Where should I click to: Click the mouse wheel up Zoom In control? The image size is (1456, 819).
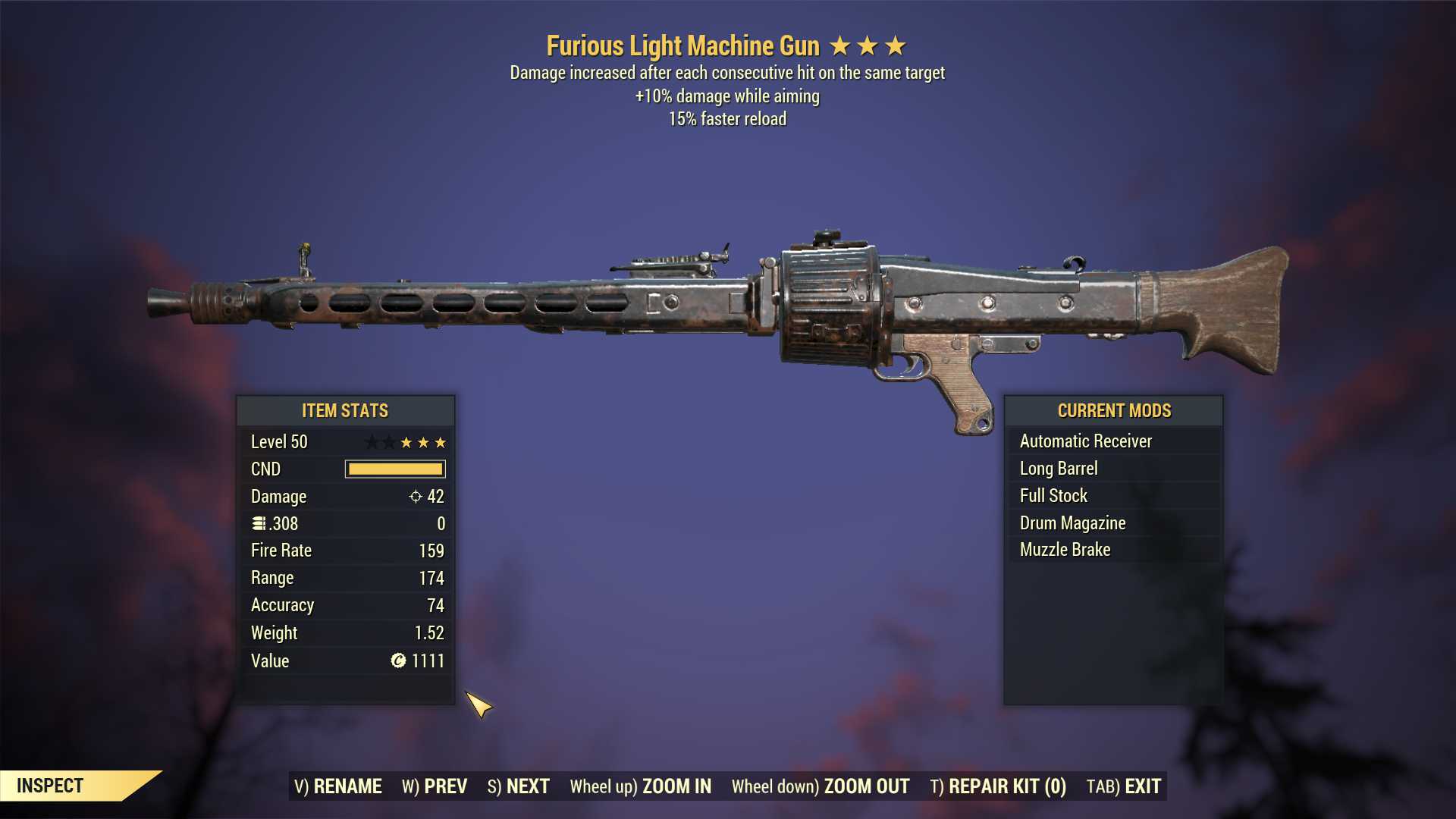click(641, 786)
